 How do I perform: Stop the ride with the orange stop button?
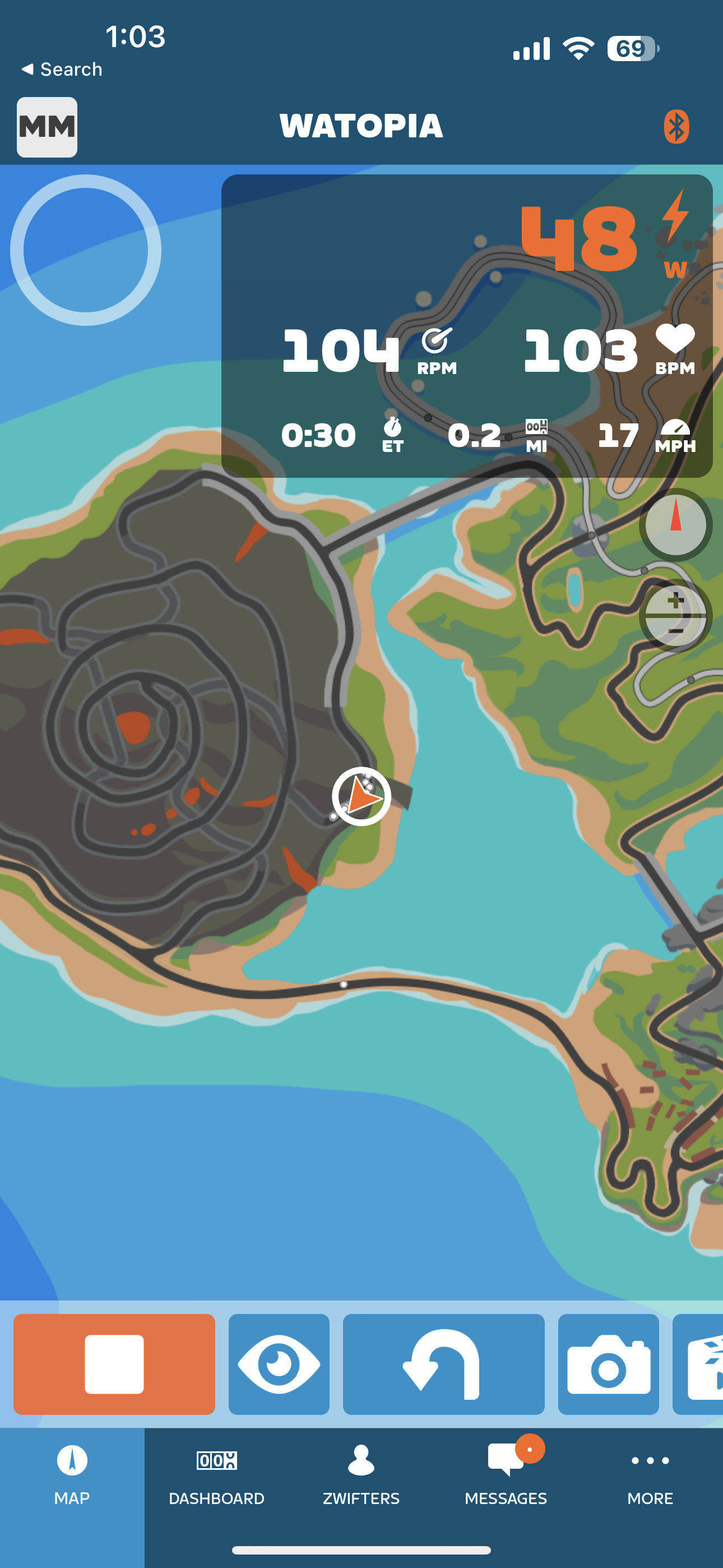[x=115, y=1363]
